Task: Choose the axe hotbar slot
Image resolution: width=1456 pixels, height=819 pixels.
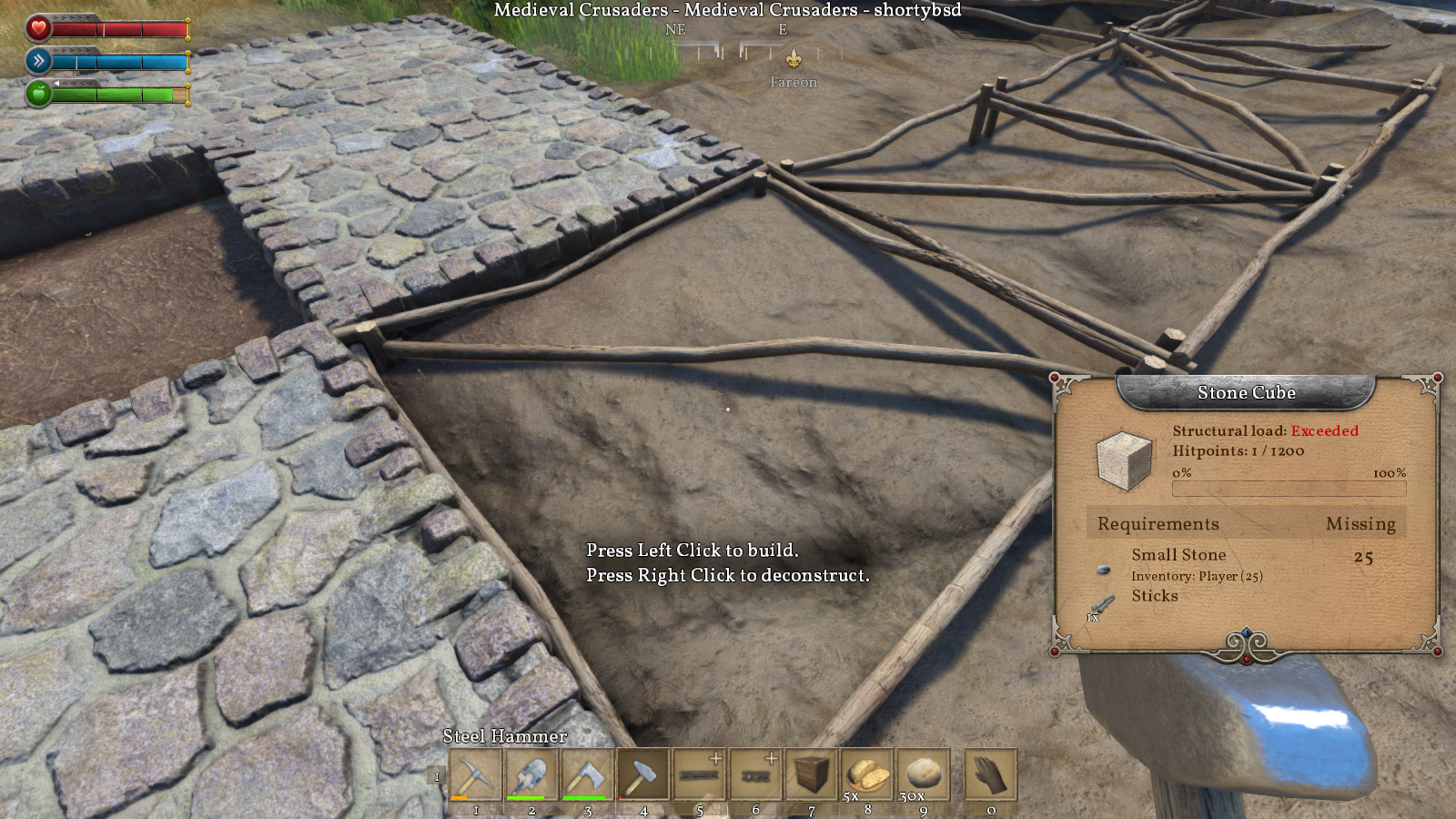Action: click(x=588, y=775)
